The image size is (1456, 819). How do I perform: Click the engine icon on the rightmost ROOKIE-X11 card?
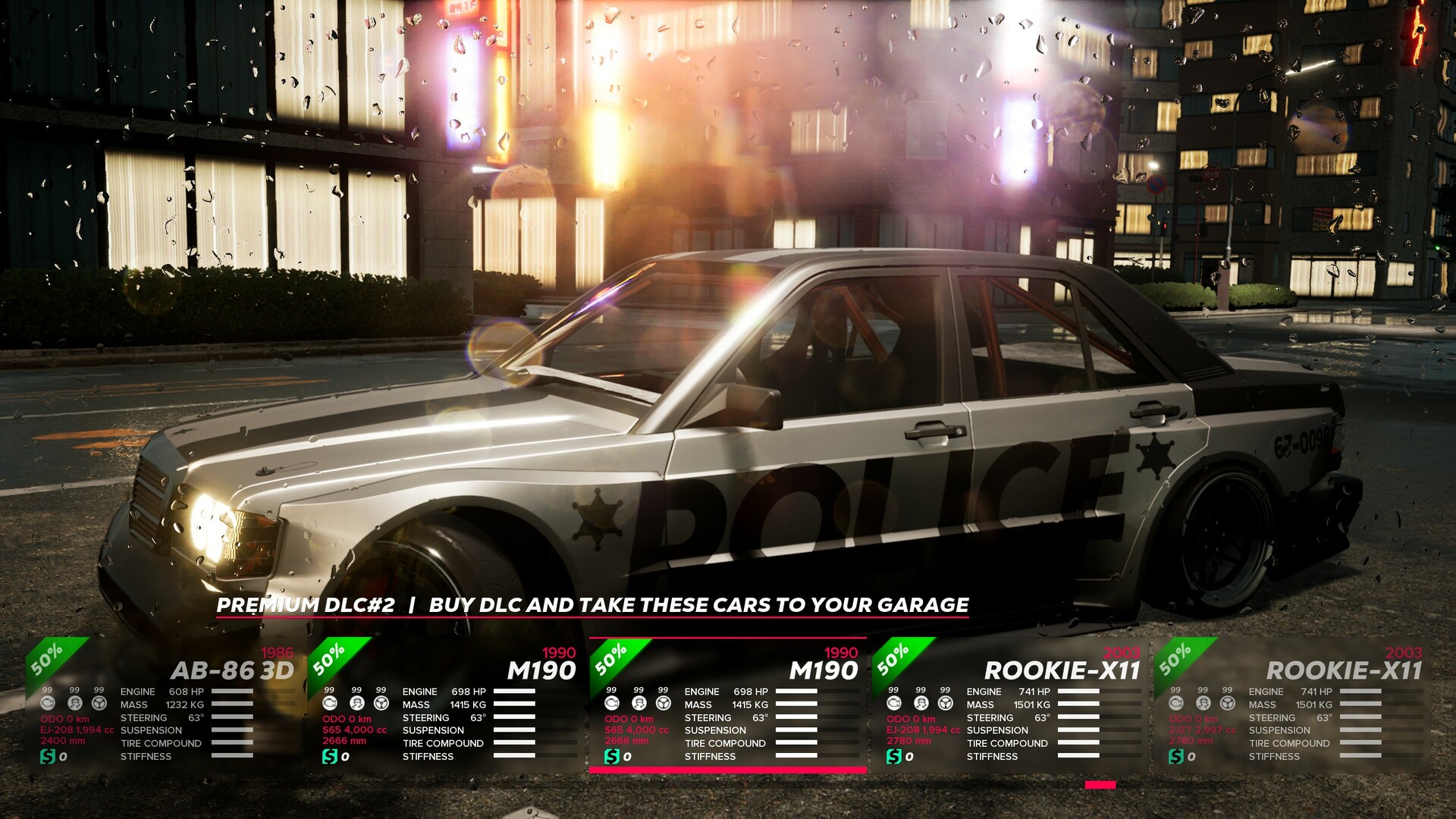(1176, 704)
